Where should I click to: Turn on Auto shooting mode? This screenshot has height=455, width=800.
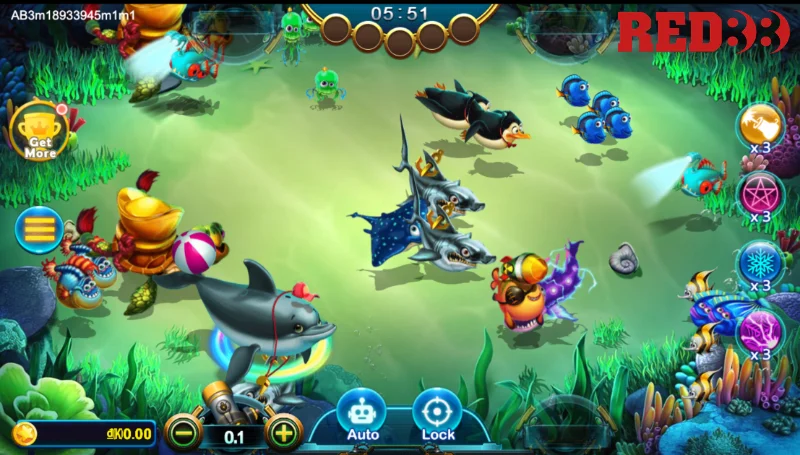362,413
